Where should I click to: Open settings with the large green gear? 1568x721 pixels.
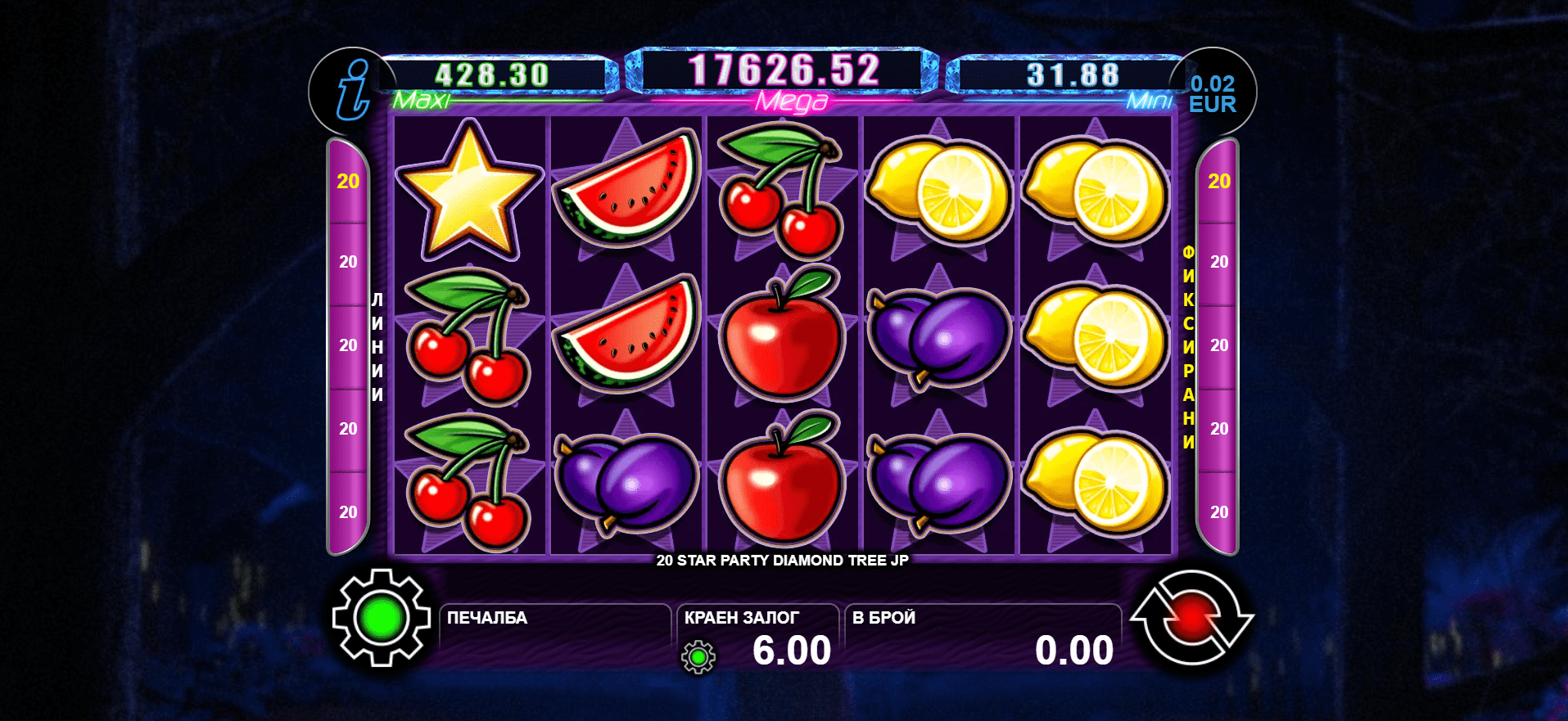[x=382, y=618]
